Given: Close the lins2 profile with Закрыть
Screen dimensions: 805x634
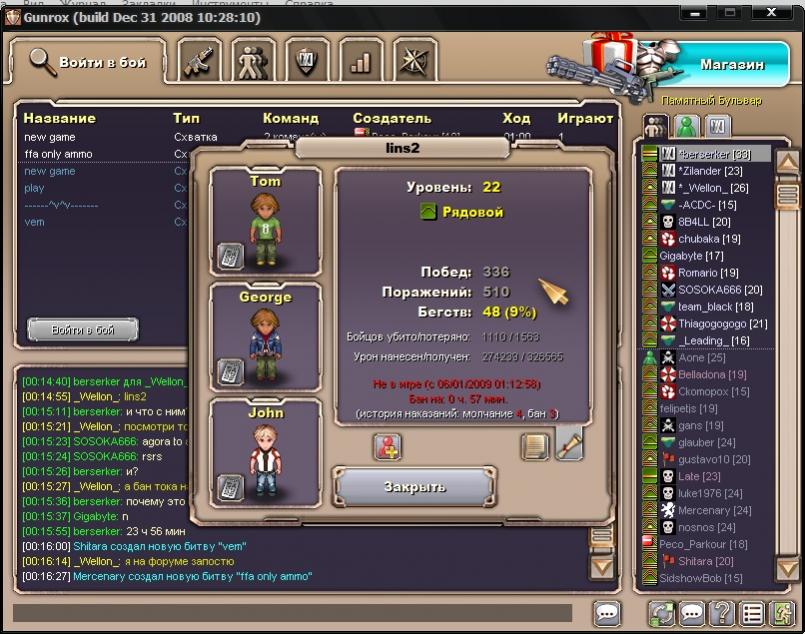Looking at the screenshot, I should (413, 487).
